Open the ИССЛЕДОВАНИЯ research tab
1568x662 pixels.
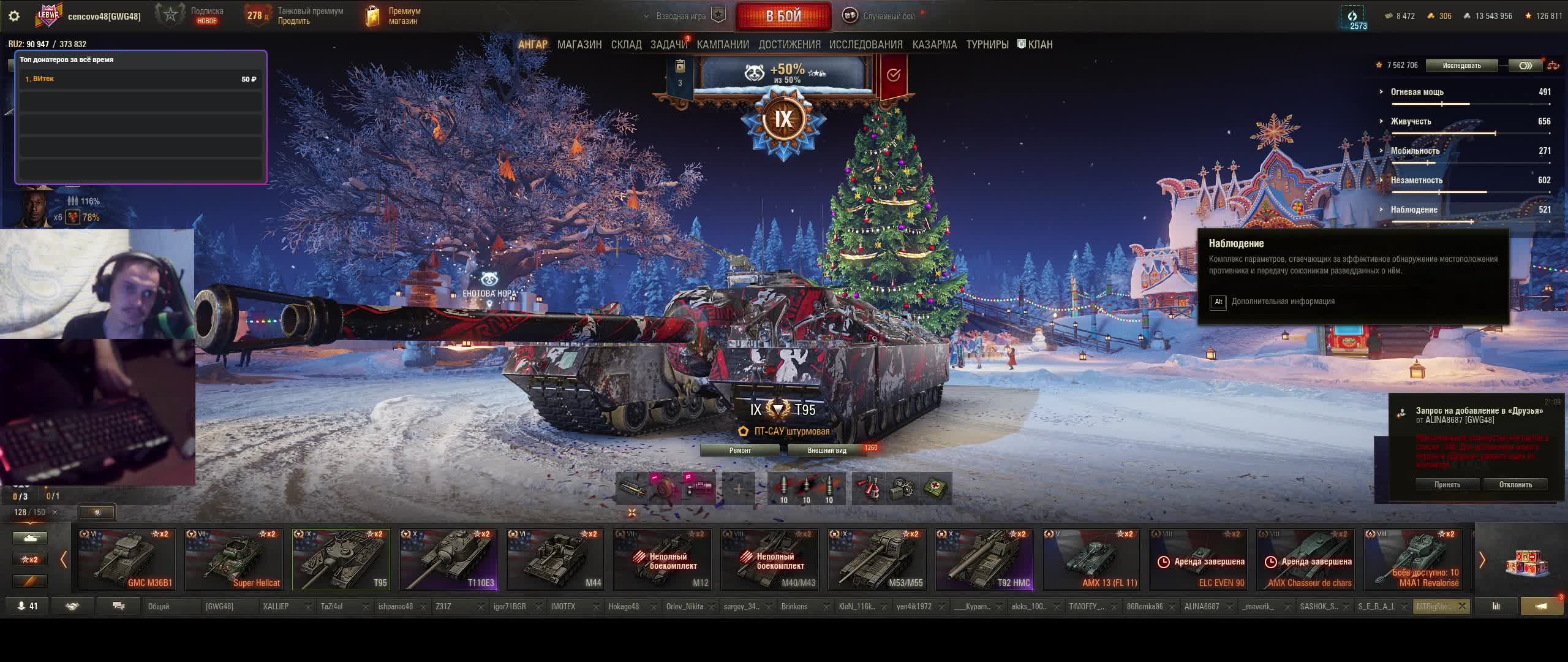pyautogui.click(x=865, y=45)
